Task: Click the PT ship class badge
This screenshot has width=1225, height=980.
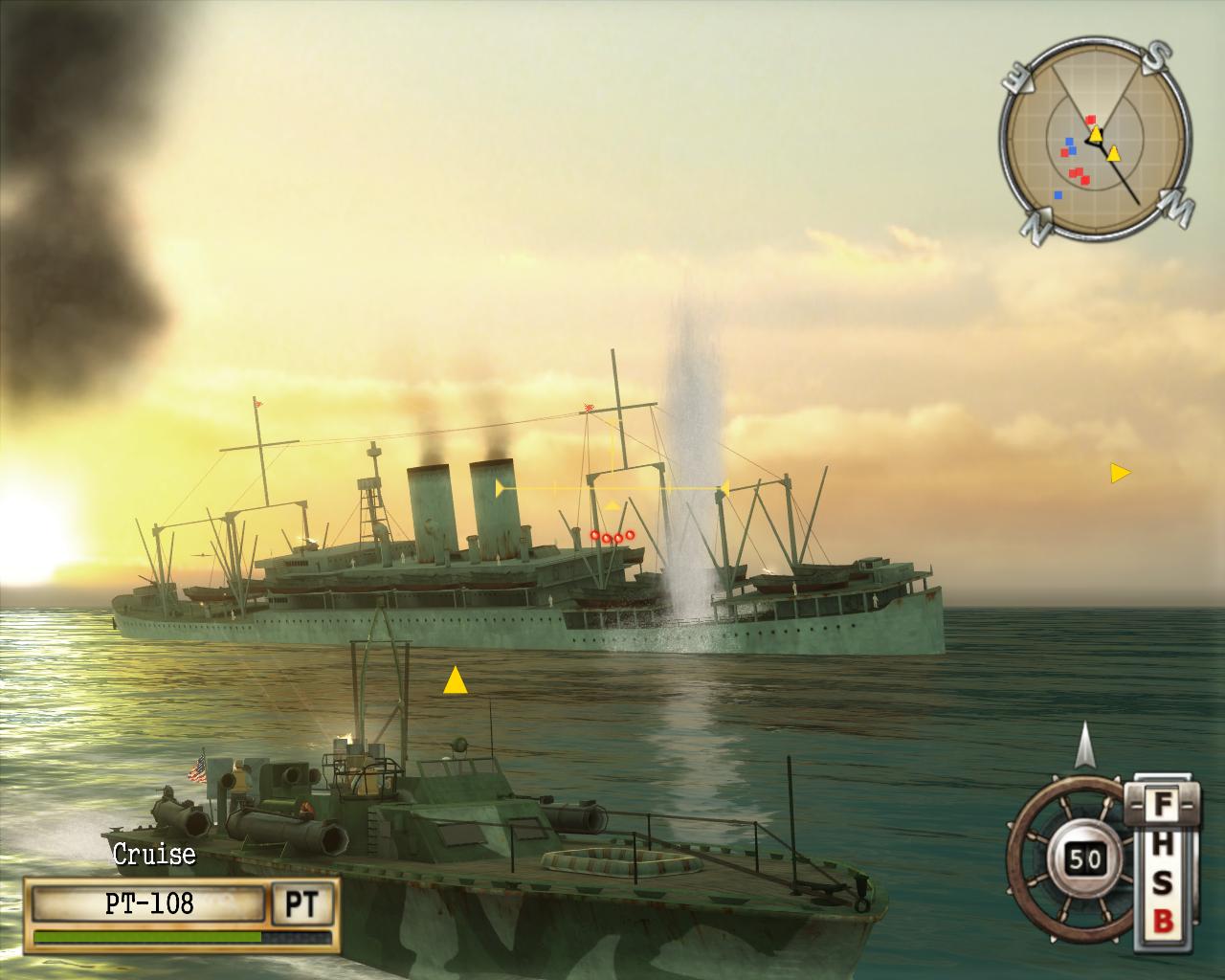Action: point(304,902)
